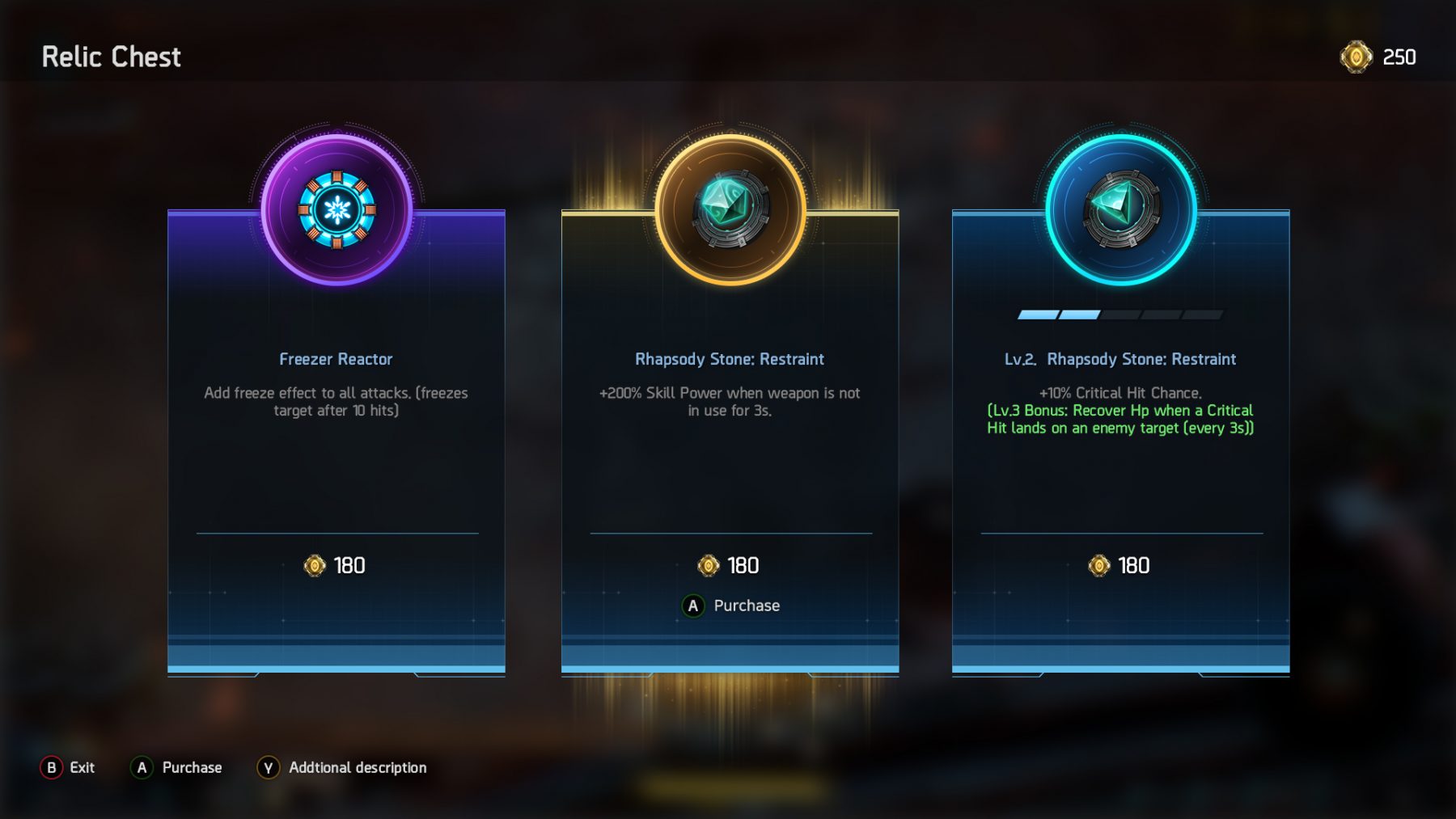Viewport: 1456px width, 819px height.
Task: Click the coin icon on the Lv.2 card
Action: [1101, 566]
